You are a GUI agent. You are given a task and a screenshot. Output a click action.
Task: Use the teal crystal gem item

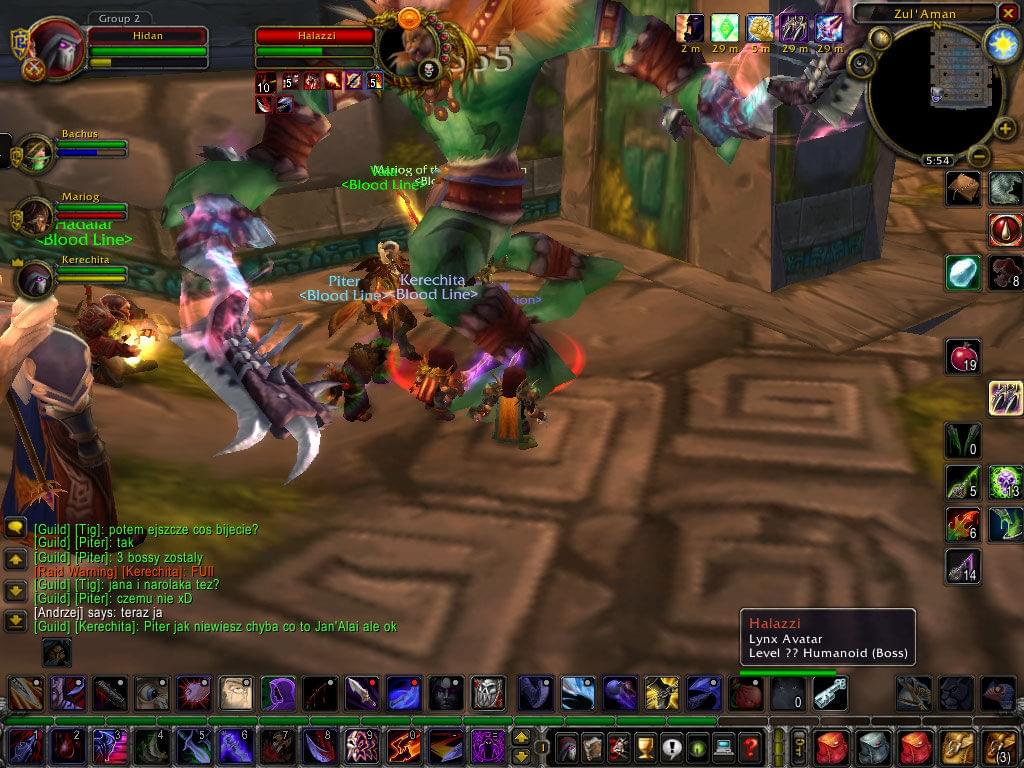pos(963,272)
